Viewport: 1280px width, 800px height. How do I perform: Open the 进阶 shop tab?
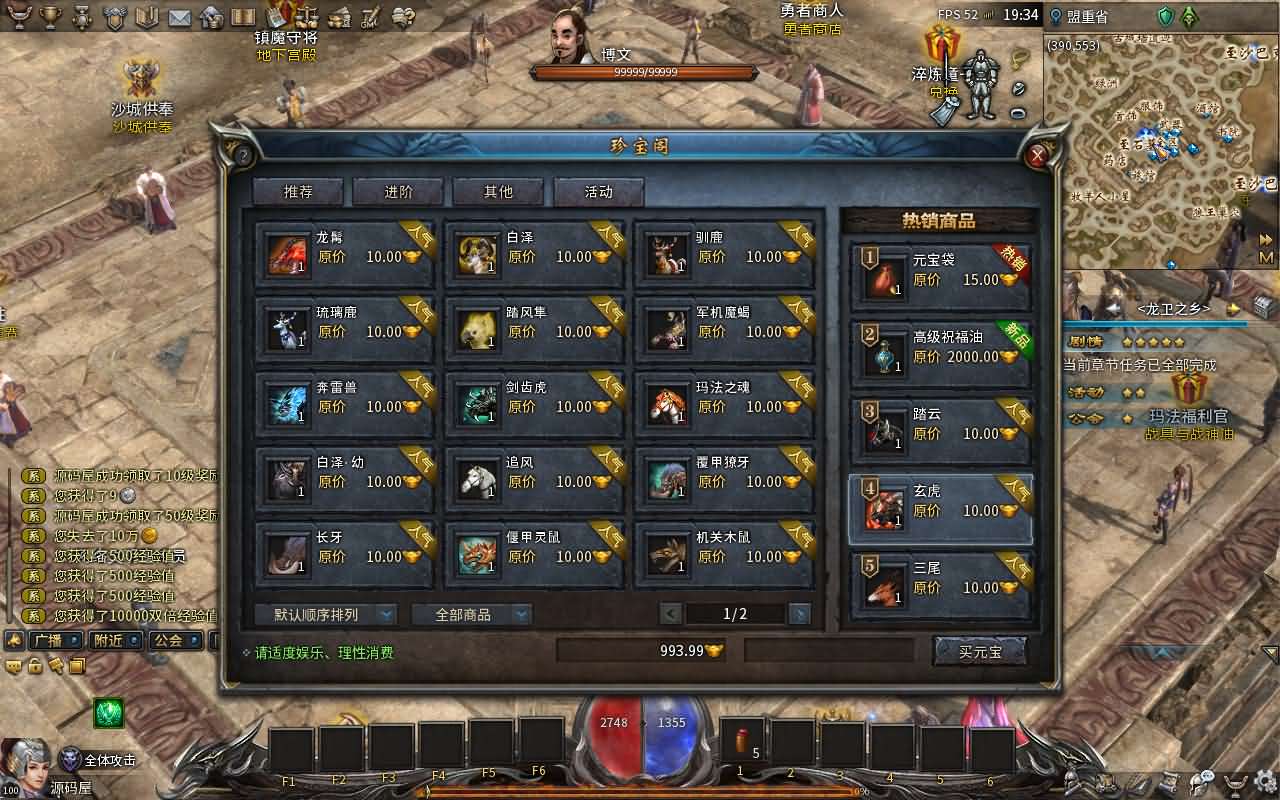click(398, 192)
